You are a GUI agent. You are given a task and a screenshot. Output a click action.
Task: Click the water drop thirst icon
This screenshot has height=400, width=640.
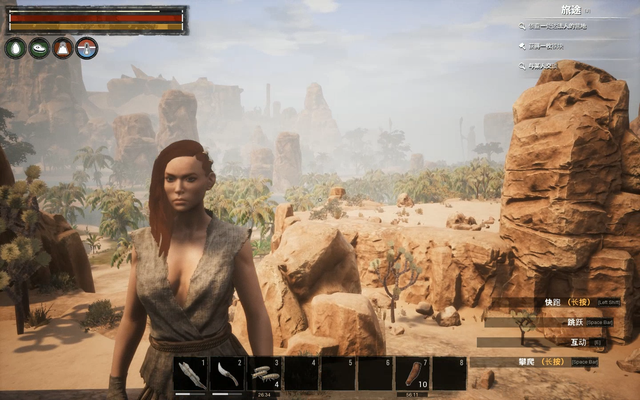tap(15, 47)
